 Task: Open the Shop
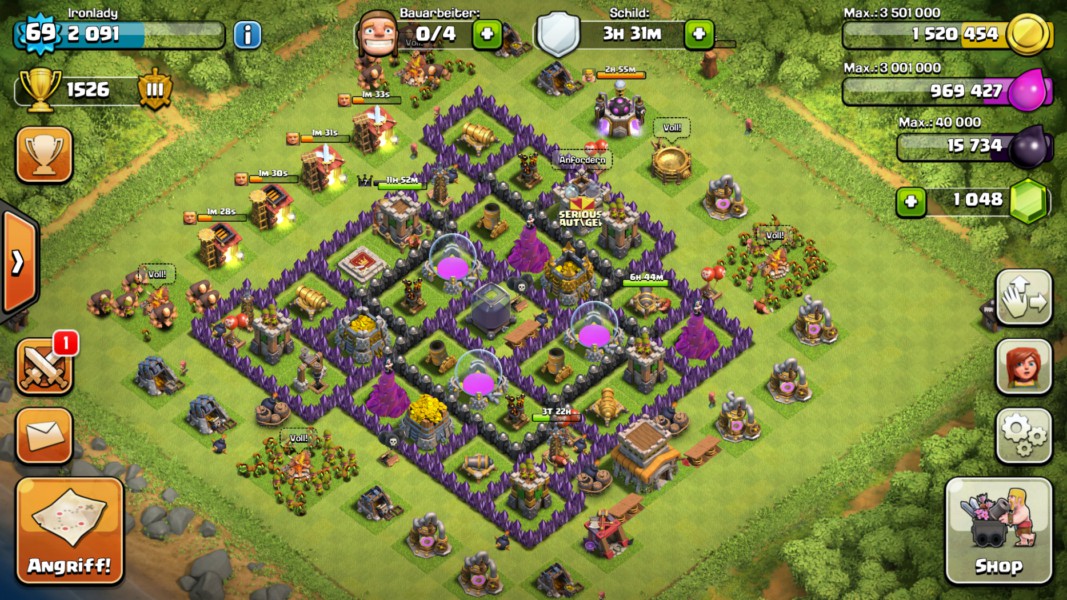coord(998,531)
